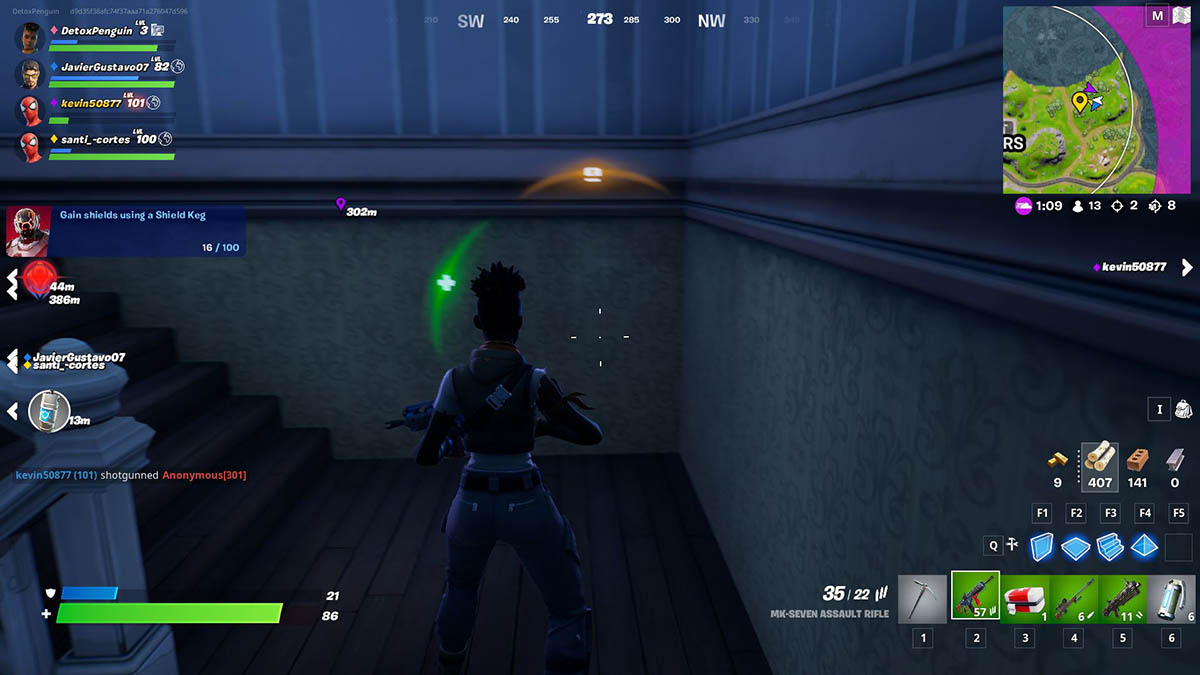Image resolution: width=1200 pixels, height=675 pixels.
Task: Select the Med Kit hotbar slot
Action: (1024, 598)
